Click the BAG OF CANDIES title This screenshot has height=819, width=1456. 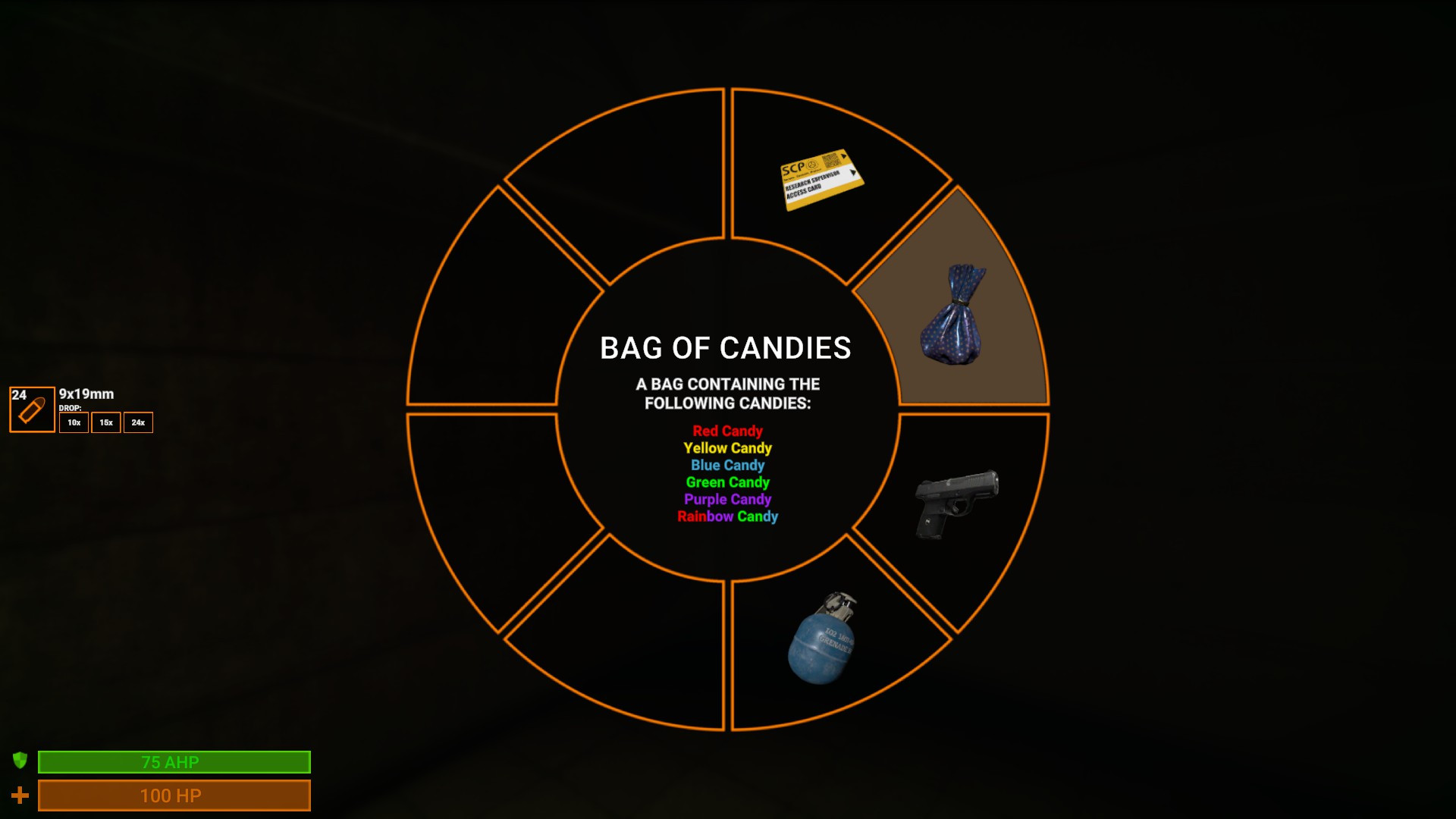(x=726, y=347)
